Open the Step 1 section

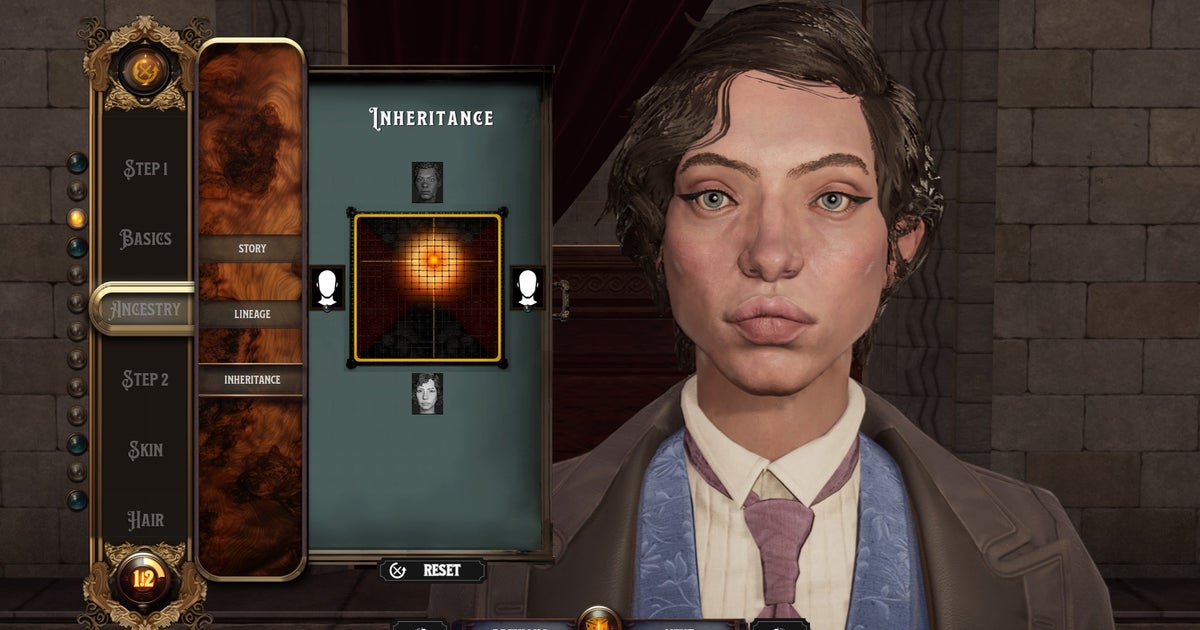(145, 168)
